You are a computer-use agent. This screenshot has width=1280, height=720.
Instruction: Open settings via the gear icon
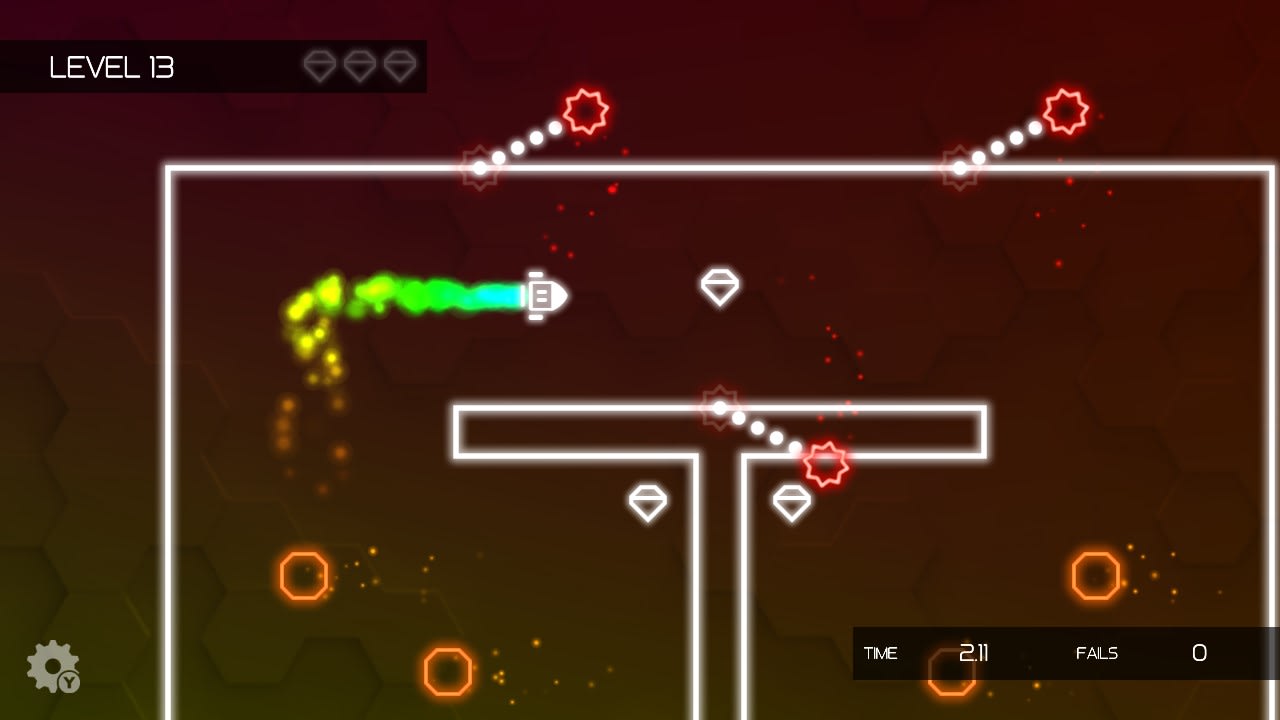click(x=54, y=666)
